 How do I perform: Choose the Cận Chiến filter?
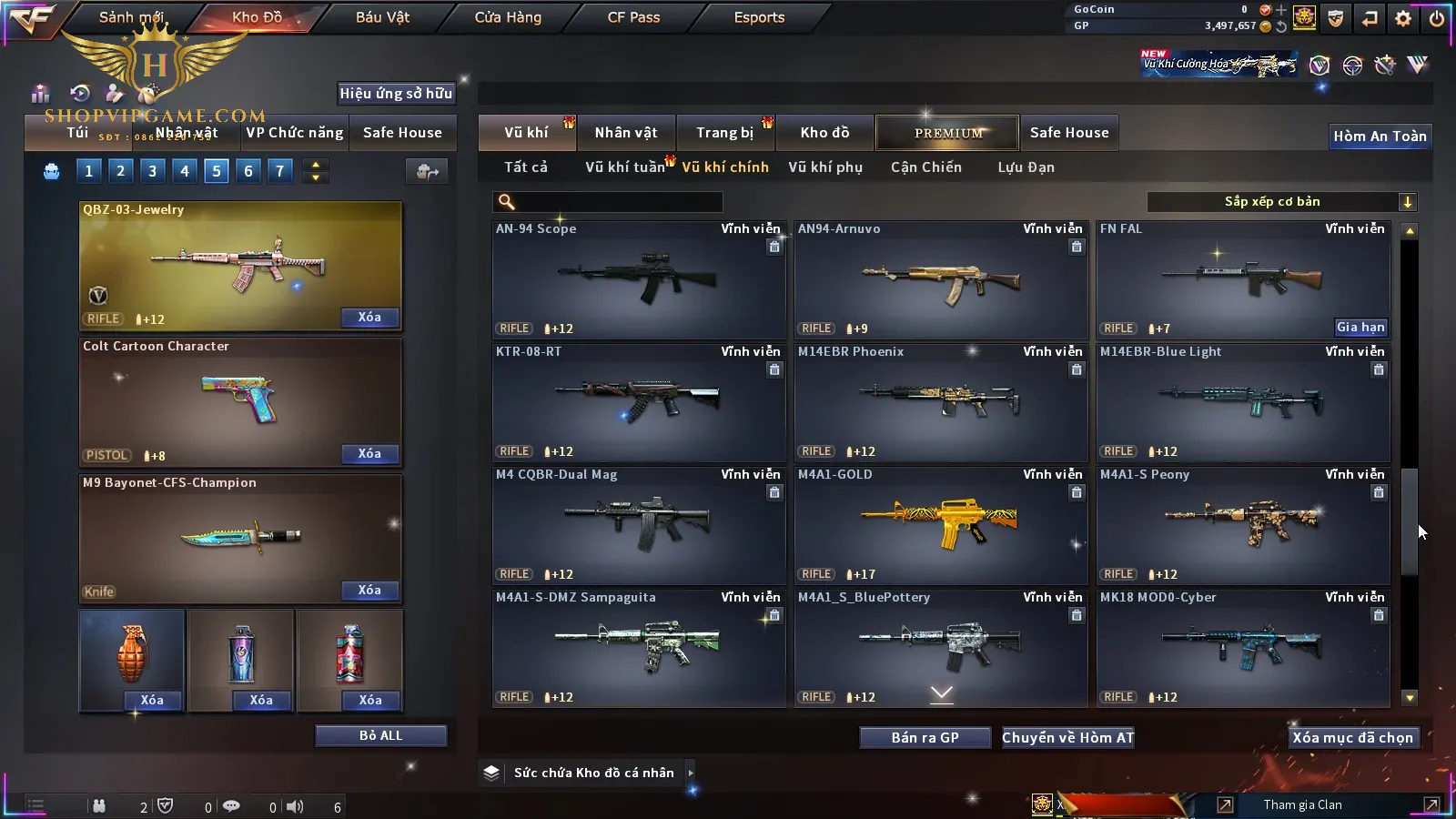925,167
